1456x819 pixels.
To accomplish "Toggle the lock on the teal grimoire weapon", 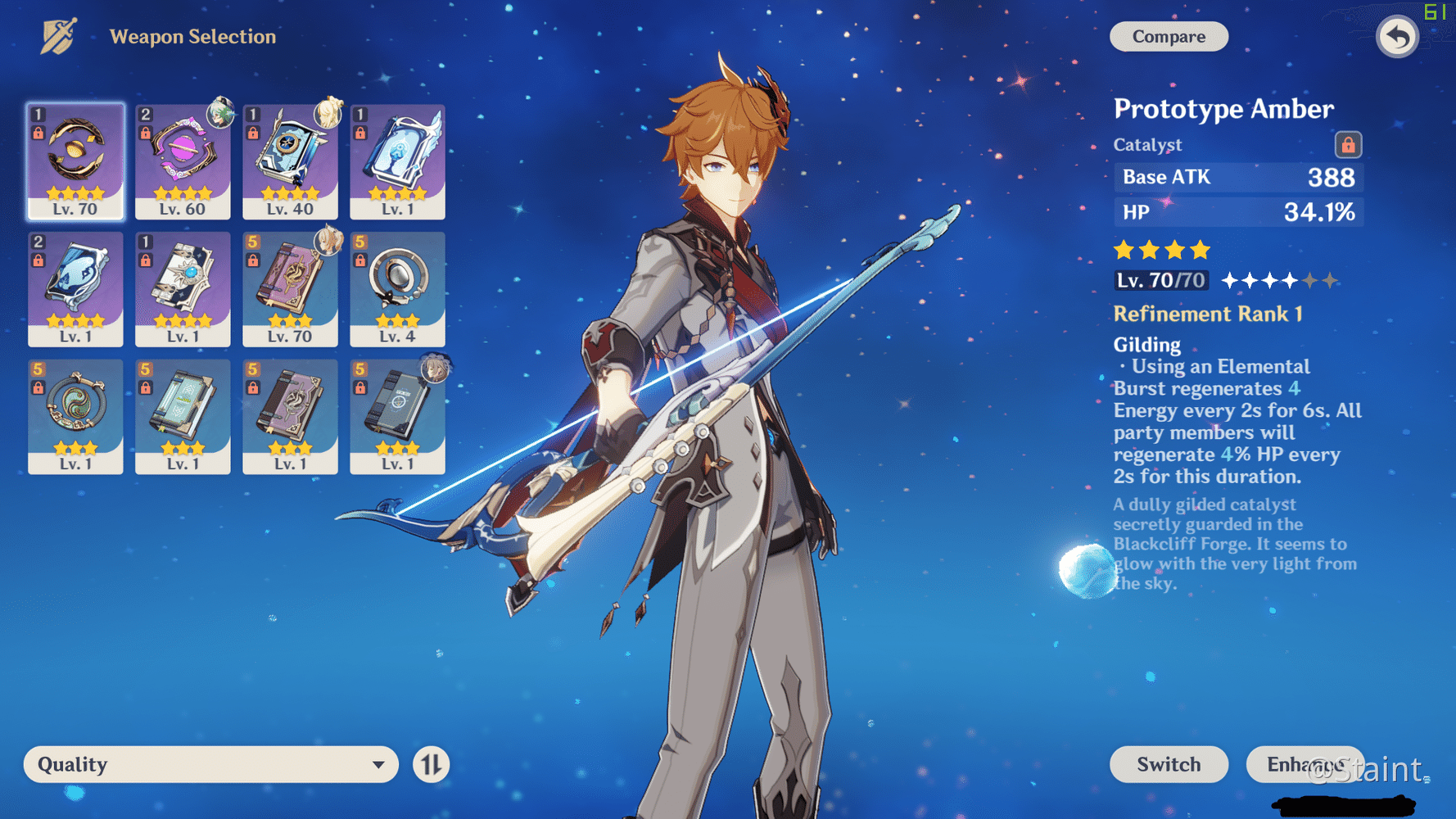I will tap(147, 387).
